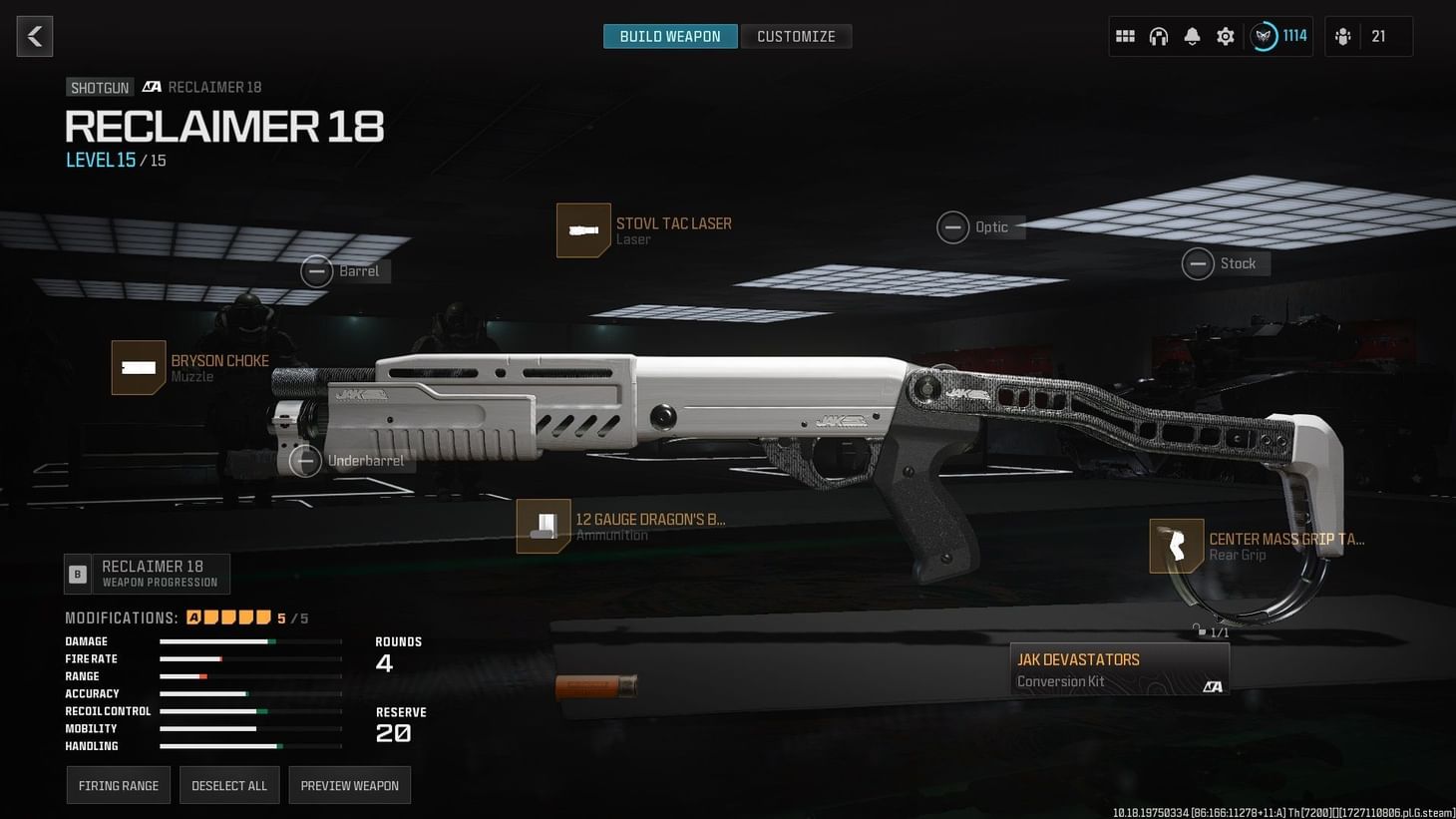Open the Bryson Choke muzzle attachment slot
1456x819 pixels.
pyautogui.click(x=140, y=368)
